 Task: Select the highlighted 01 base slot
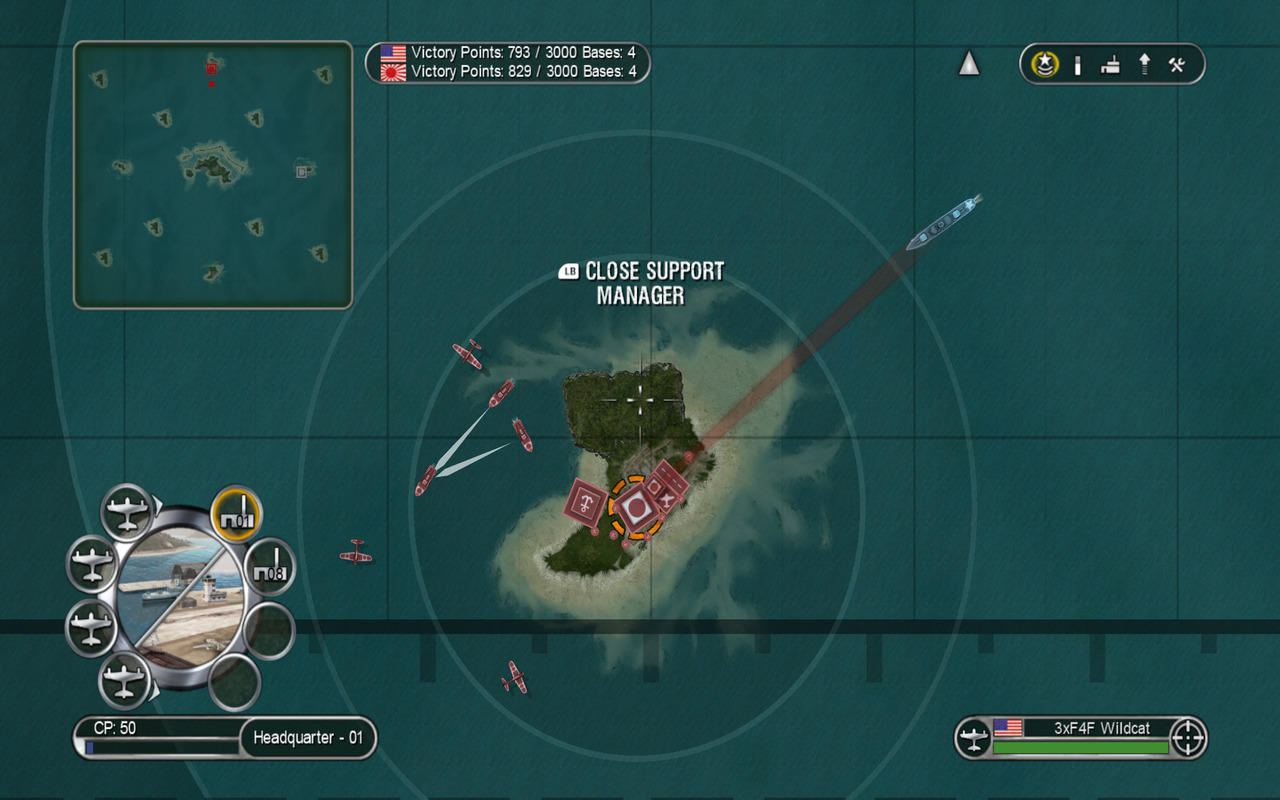coord(237,513)
